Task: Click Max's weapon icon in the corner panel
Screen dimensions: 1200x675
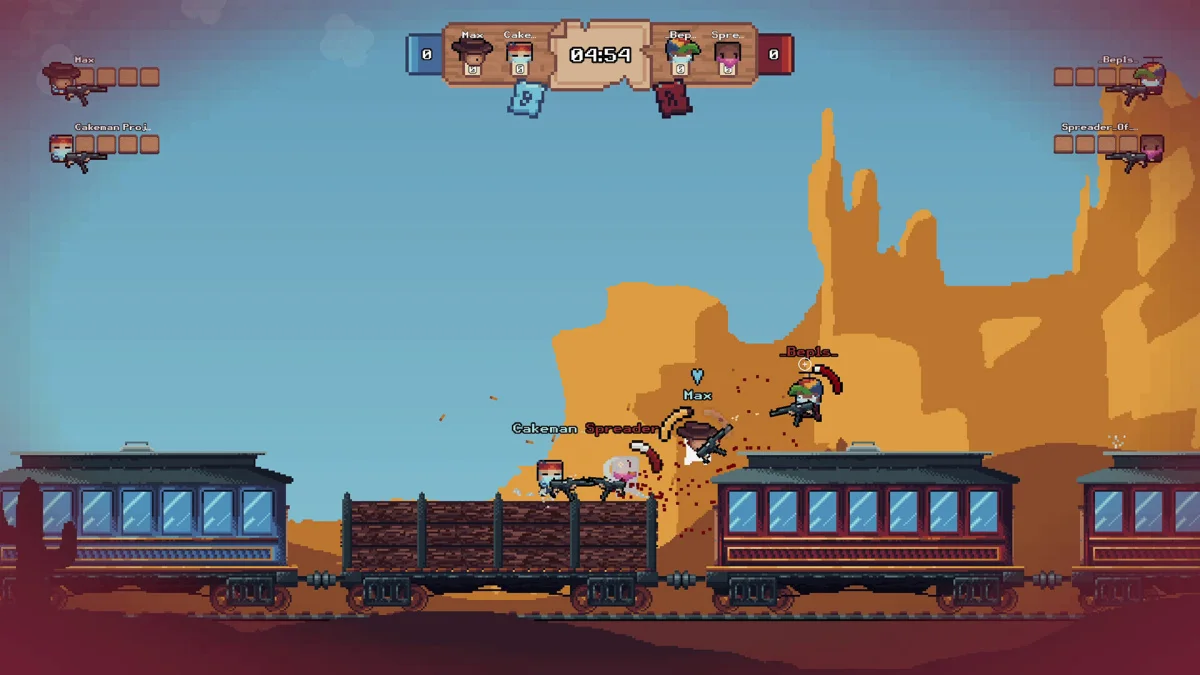Action: tap(80, 93)
